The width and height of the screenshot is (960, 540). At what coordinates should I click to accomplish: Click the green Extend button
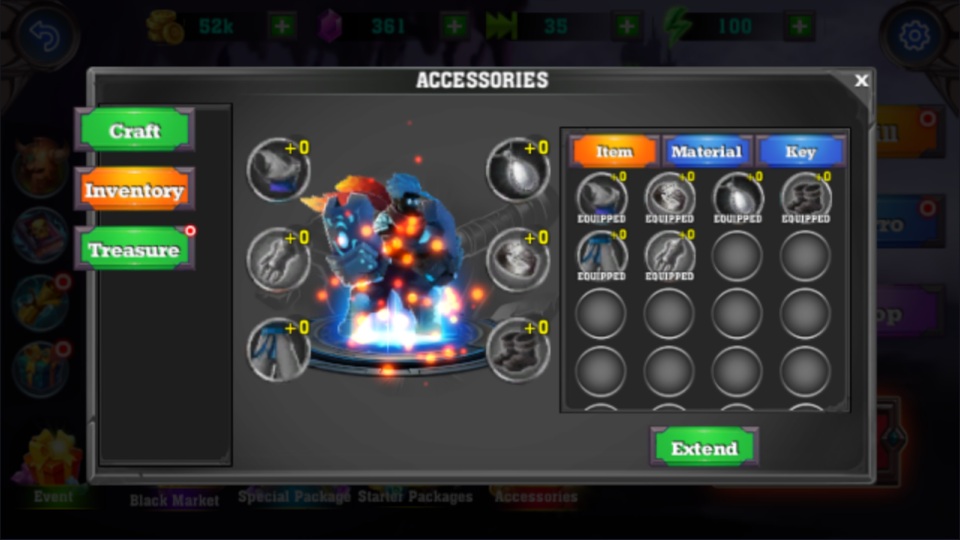[704, 448]
